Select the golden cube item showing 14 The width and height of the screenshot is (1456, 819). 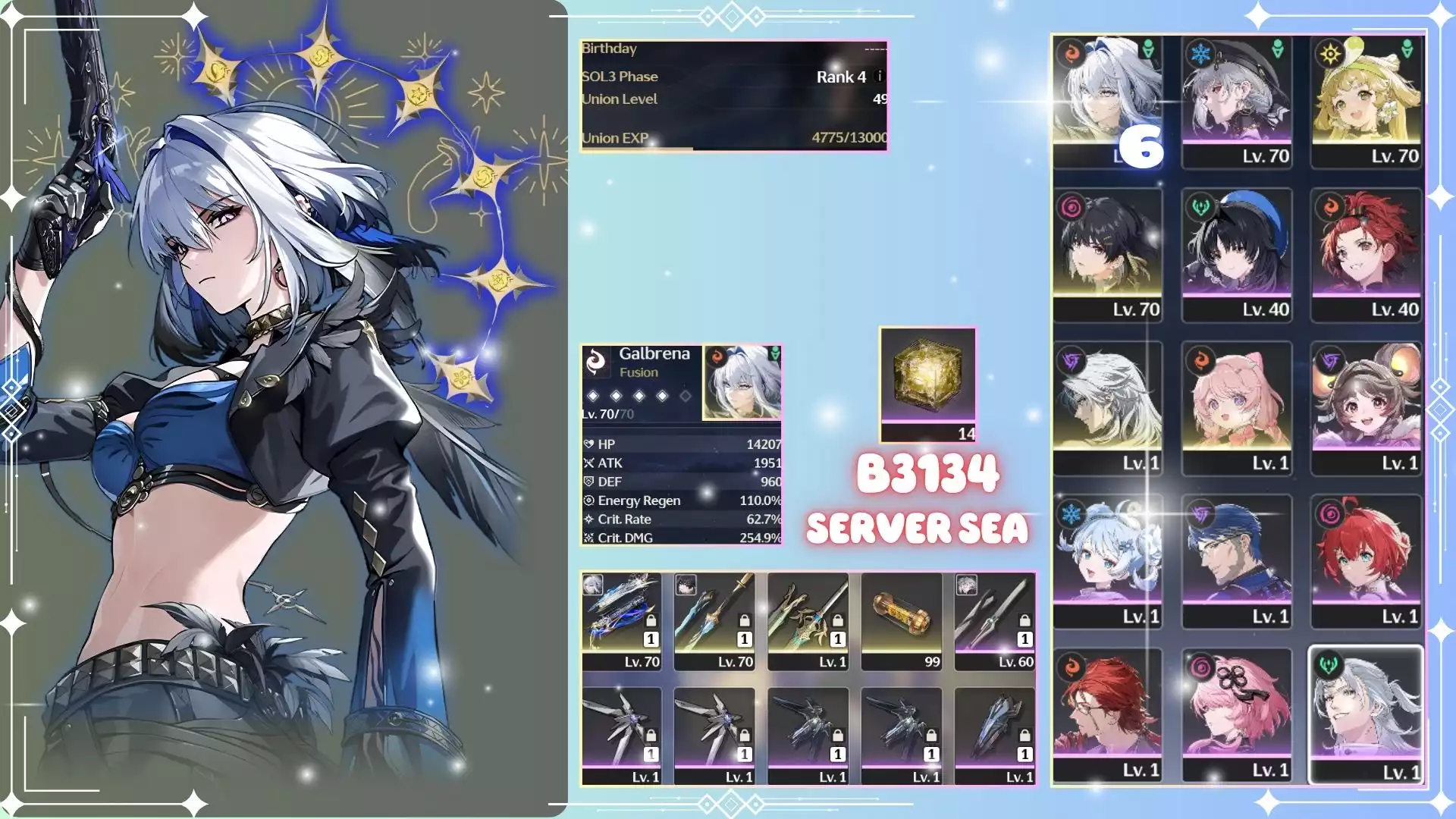pos(927,383)
